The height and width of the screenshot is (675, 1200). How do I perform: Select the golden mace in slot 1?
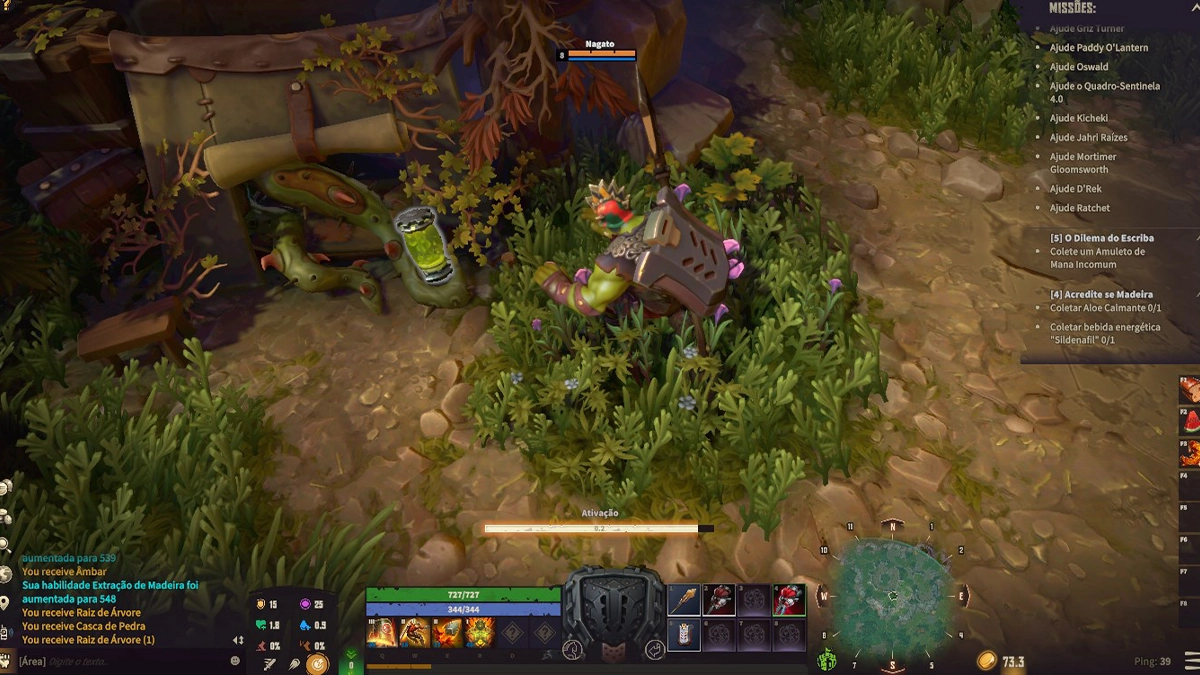pos(684,600)
